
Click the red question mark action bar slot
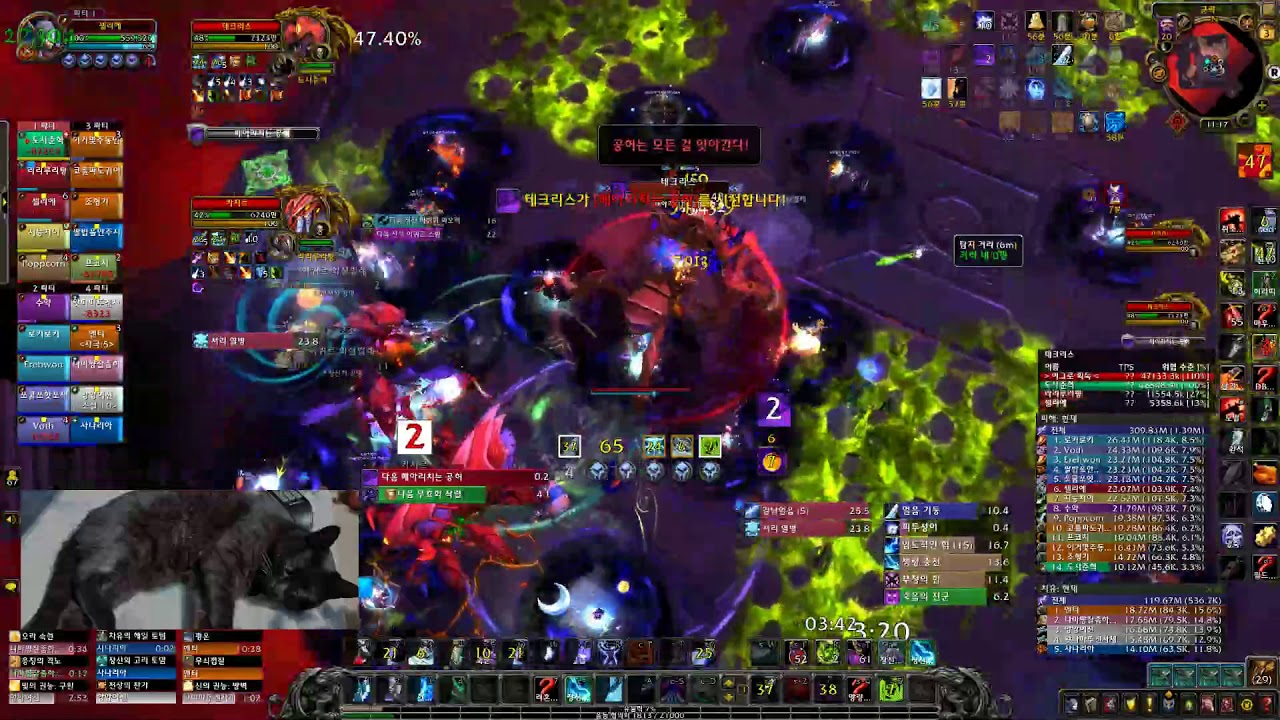click(545, 689)
